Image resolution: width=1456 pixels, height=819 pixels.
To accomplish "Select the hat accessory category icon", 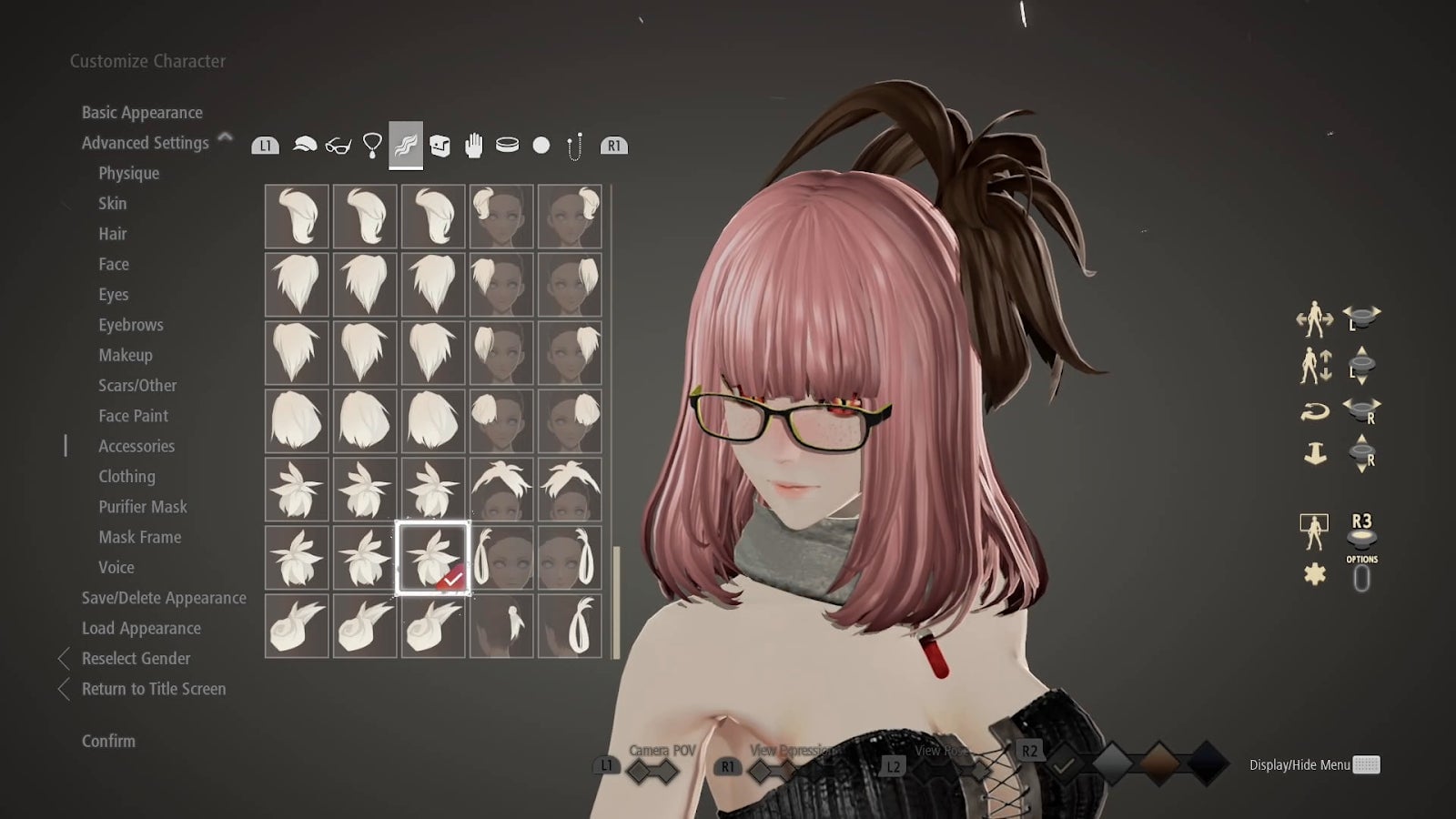I will pyautogui.click(x=304, y=143).
